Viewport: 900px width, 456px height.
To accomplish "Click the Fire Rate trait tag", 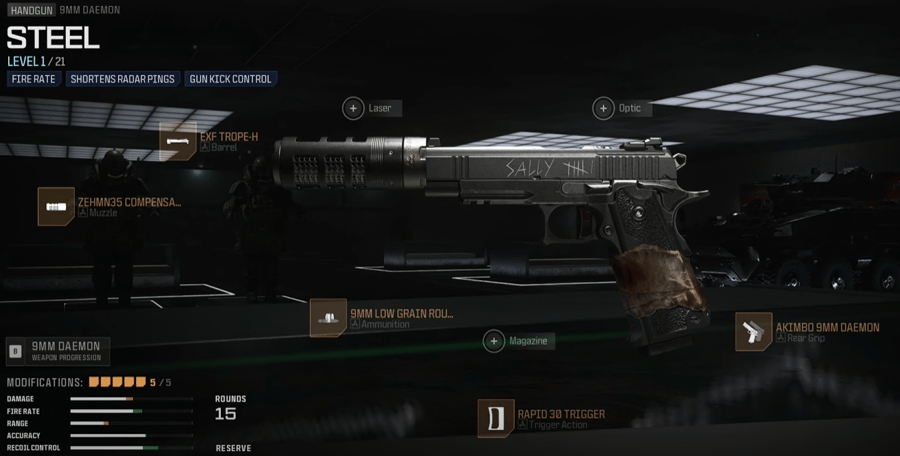I will point(34,79).
